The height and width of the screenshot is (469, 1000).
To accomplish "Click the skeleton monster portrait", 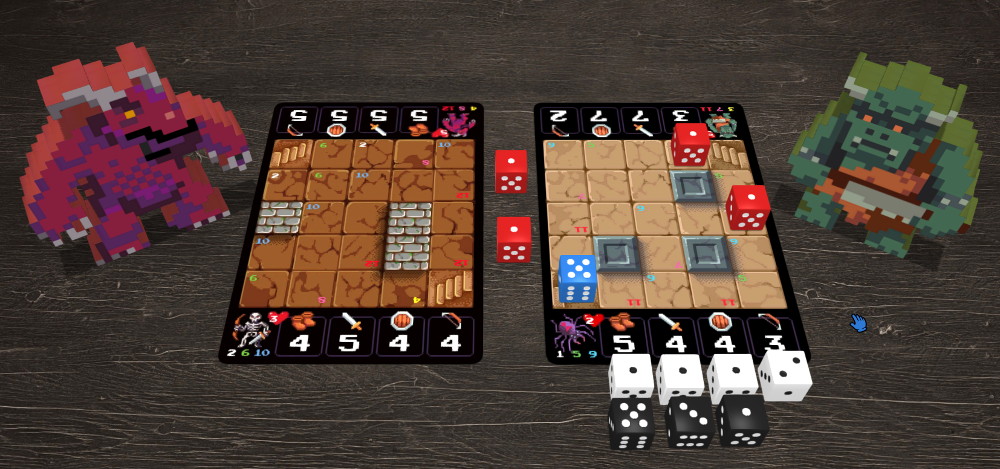I will tap(252, 330).
